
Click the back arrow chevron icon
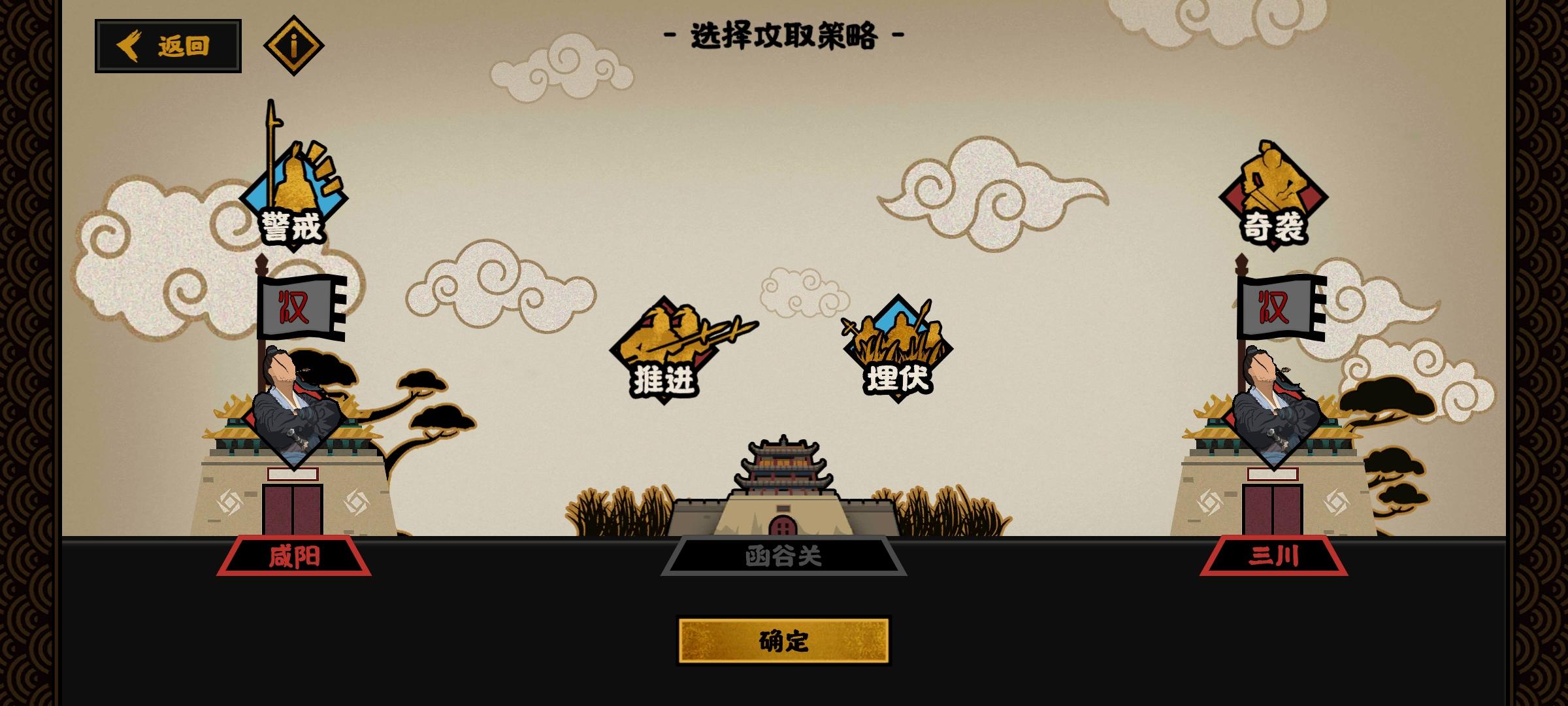point(129,44)
